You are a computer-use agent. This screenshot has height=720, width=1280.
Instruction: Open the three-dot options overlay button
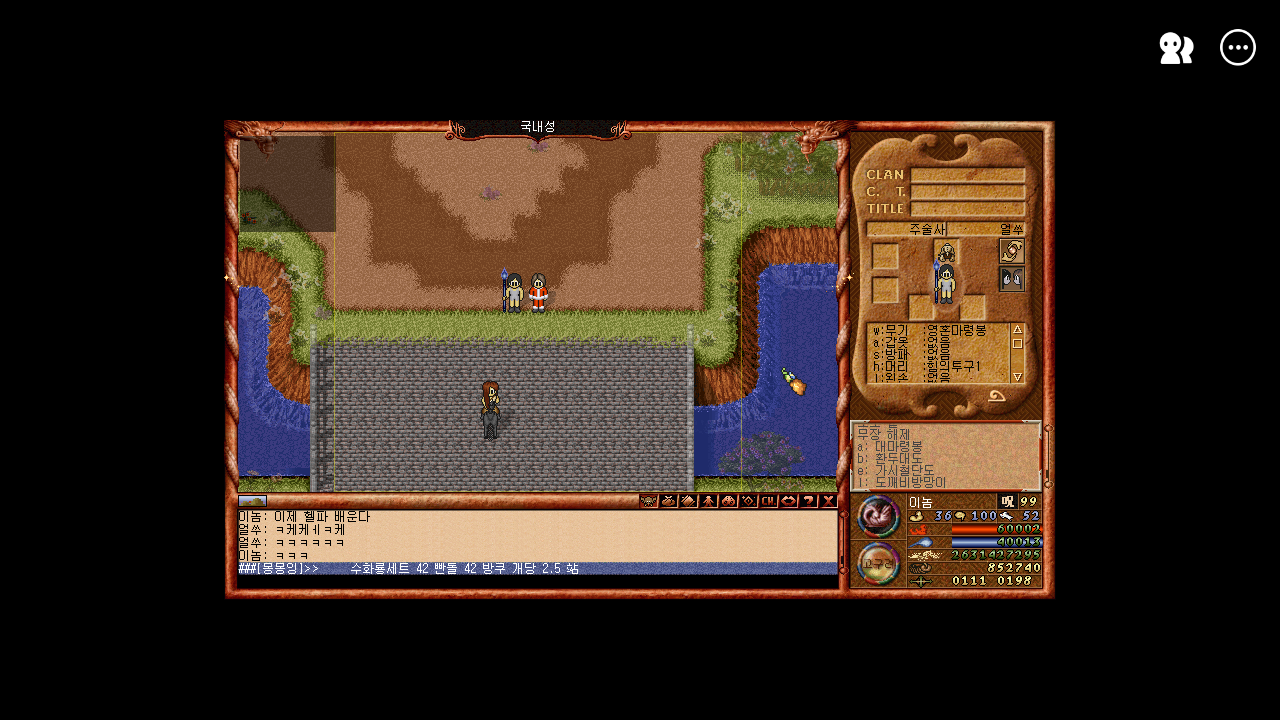[1238, 47]
